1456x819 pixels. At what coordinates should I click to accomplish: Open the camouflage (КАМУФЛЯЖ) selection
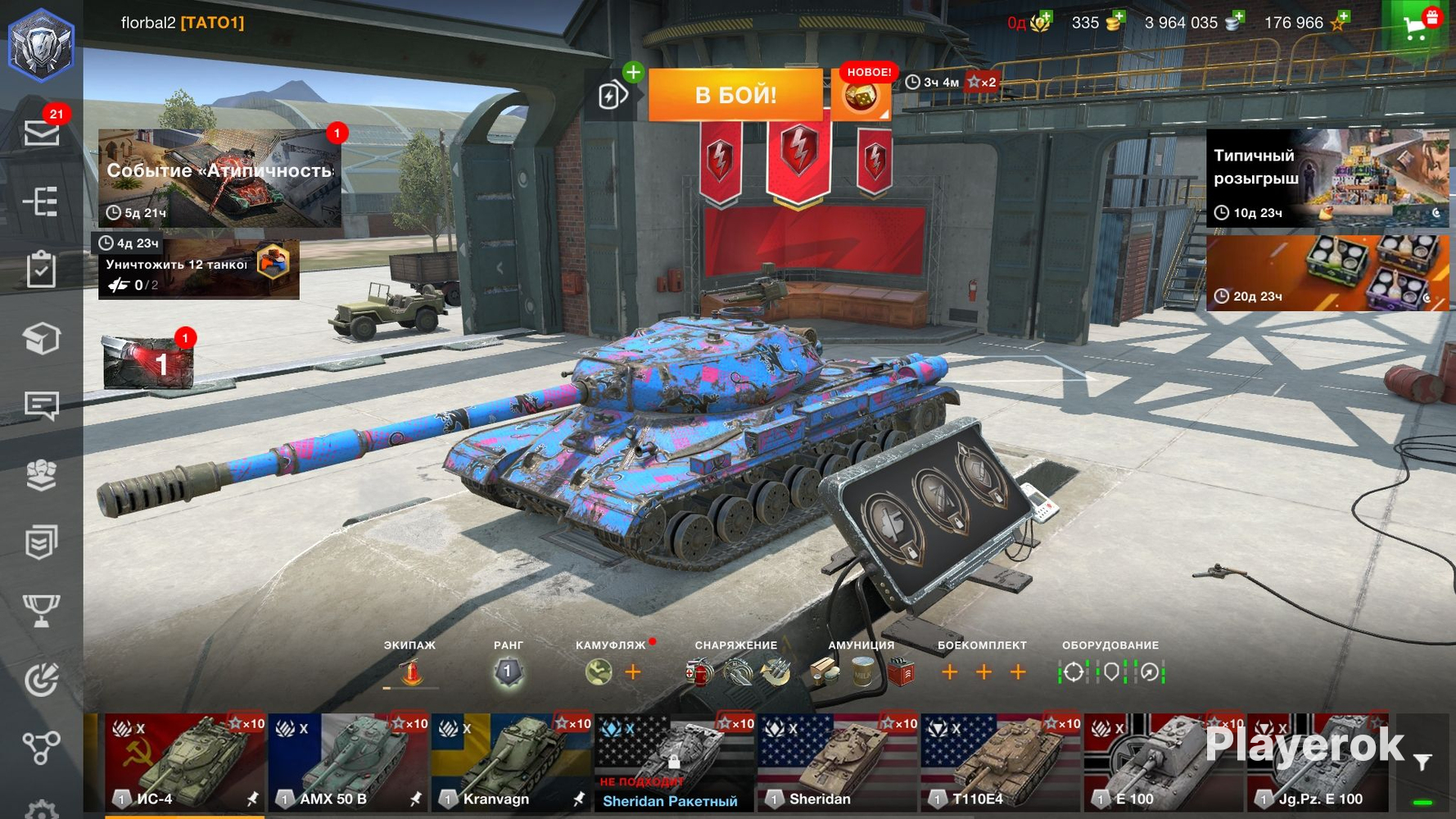click(x=599, y=672)
